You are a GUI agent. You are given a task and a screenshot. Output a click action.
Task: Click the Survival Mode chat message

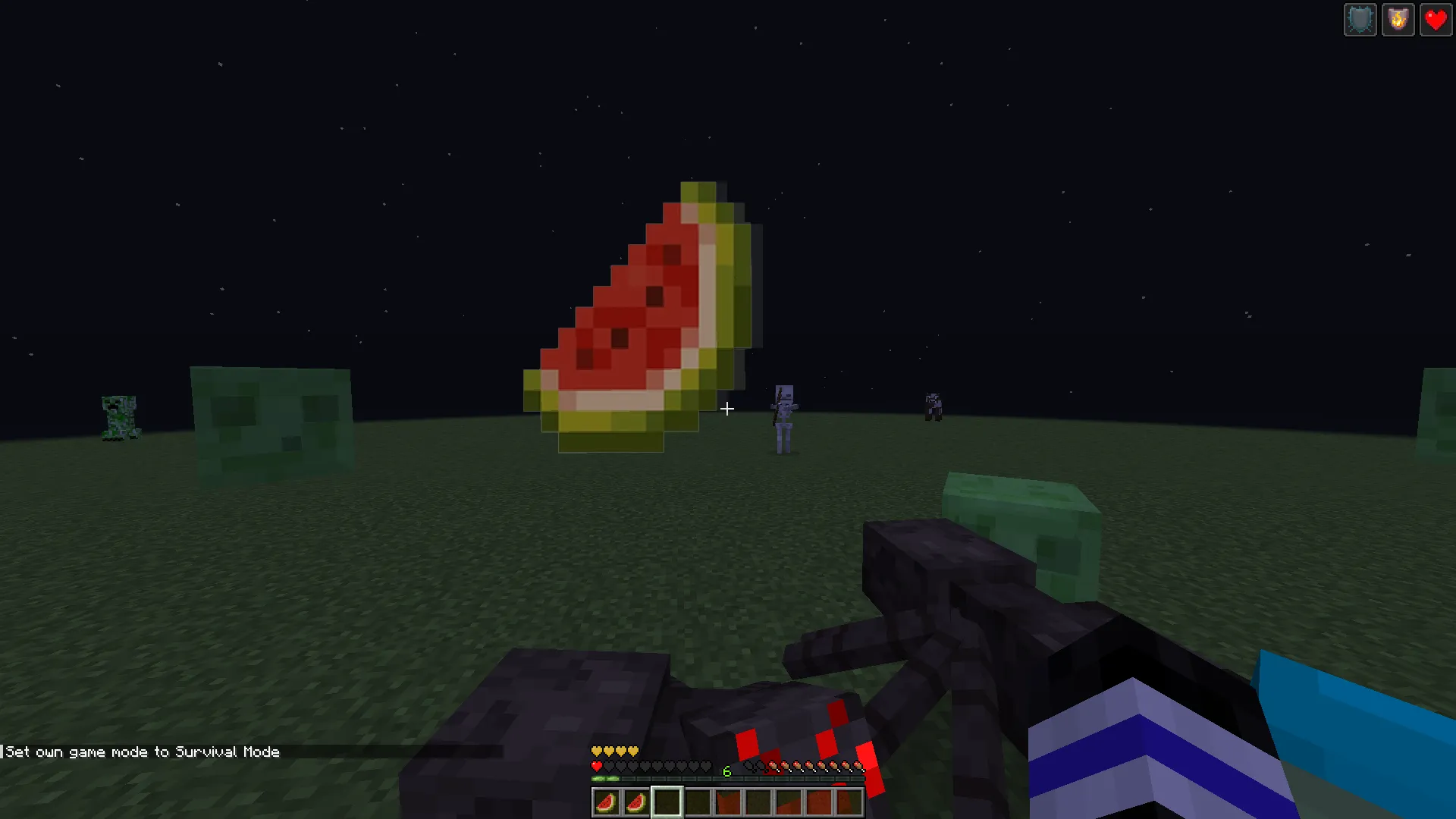[140, 752]
